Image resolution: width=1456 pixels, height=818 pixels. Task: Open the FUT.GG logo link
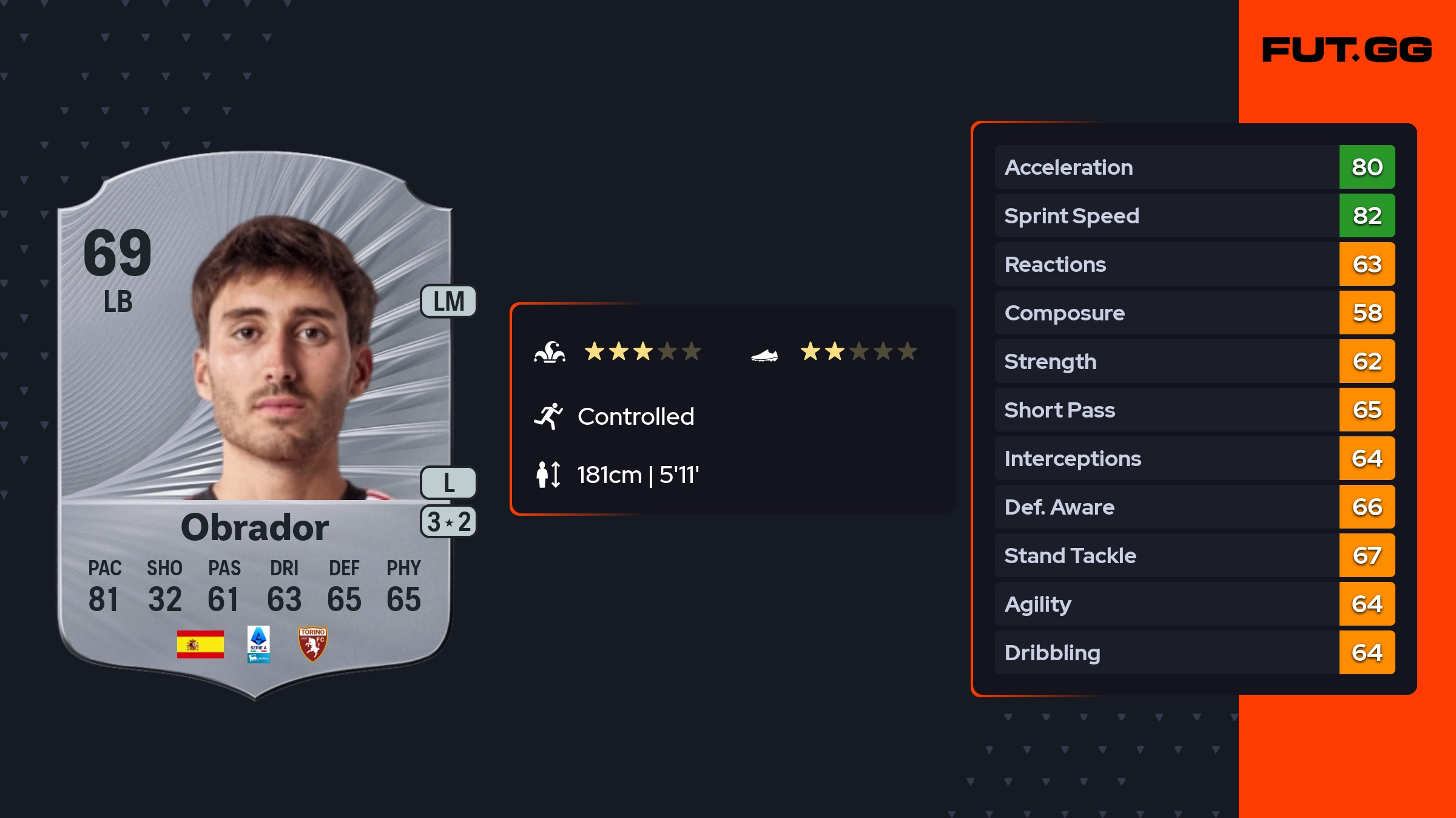tap(1347, 50)
